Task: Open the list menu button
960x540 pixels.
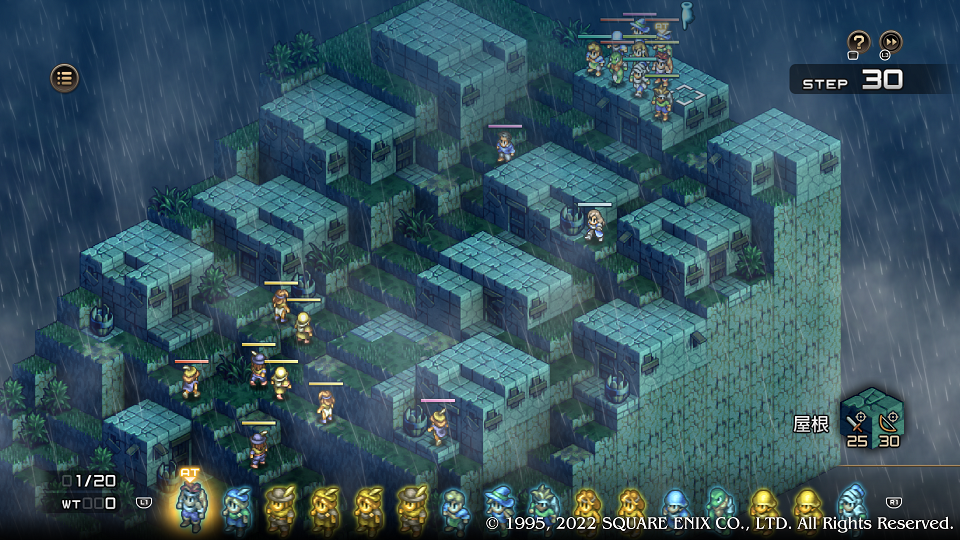Action: point(65,77)
